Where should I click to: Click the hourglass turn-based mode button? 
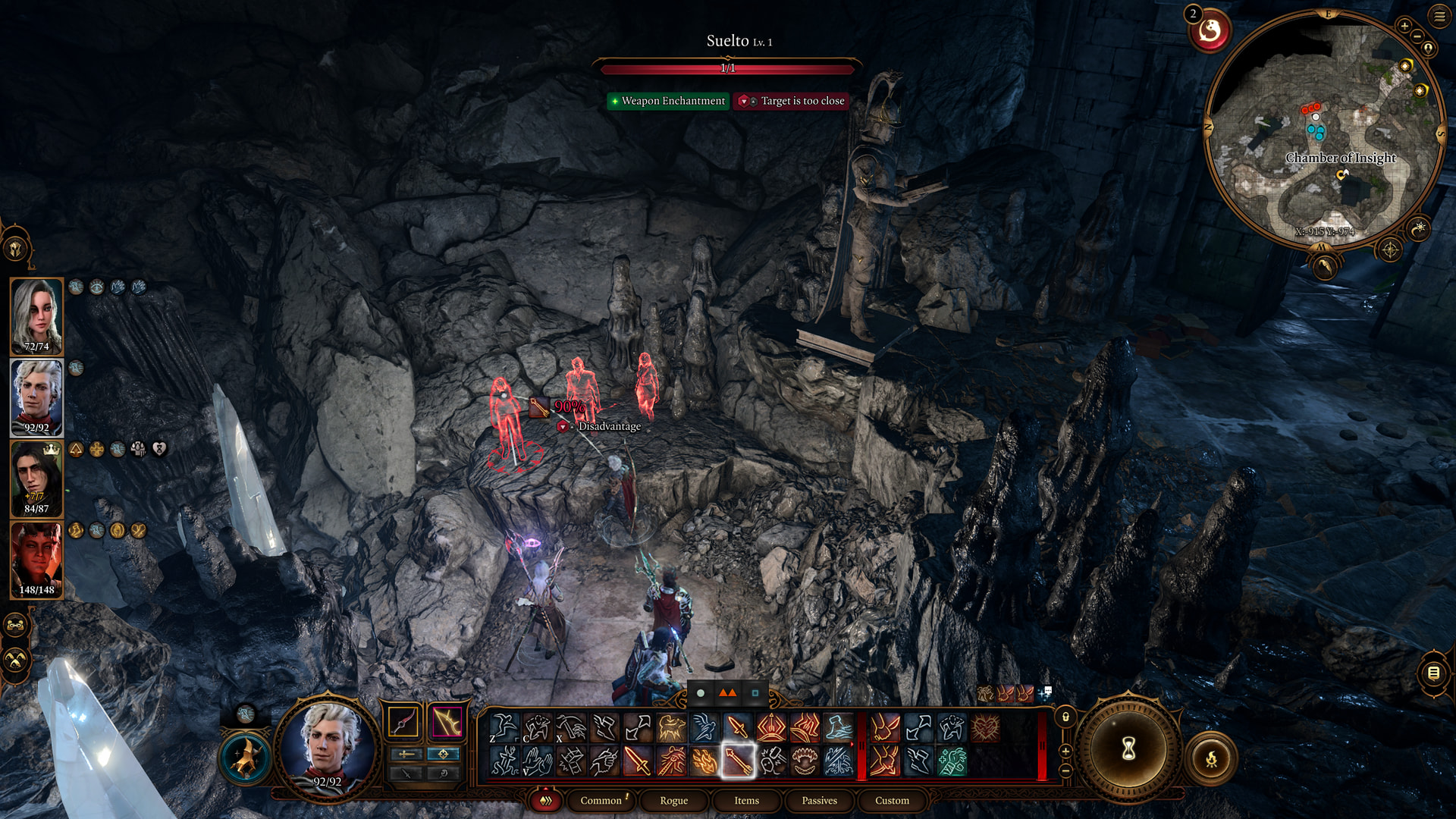[x=1128, y=749]
